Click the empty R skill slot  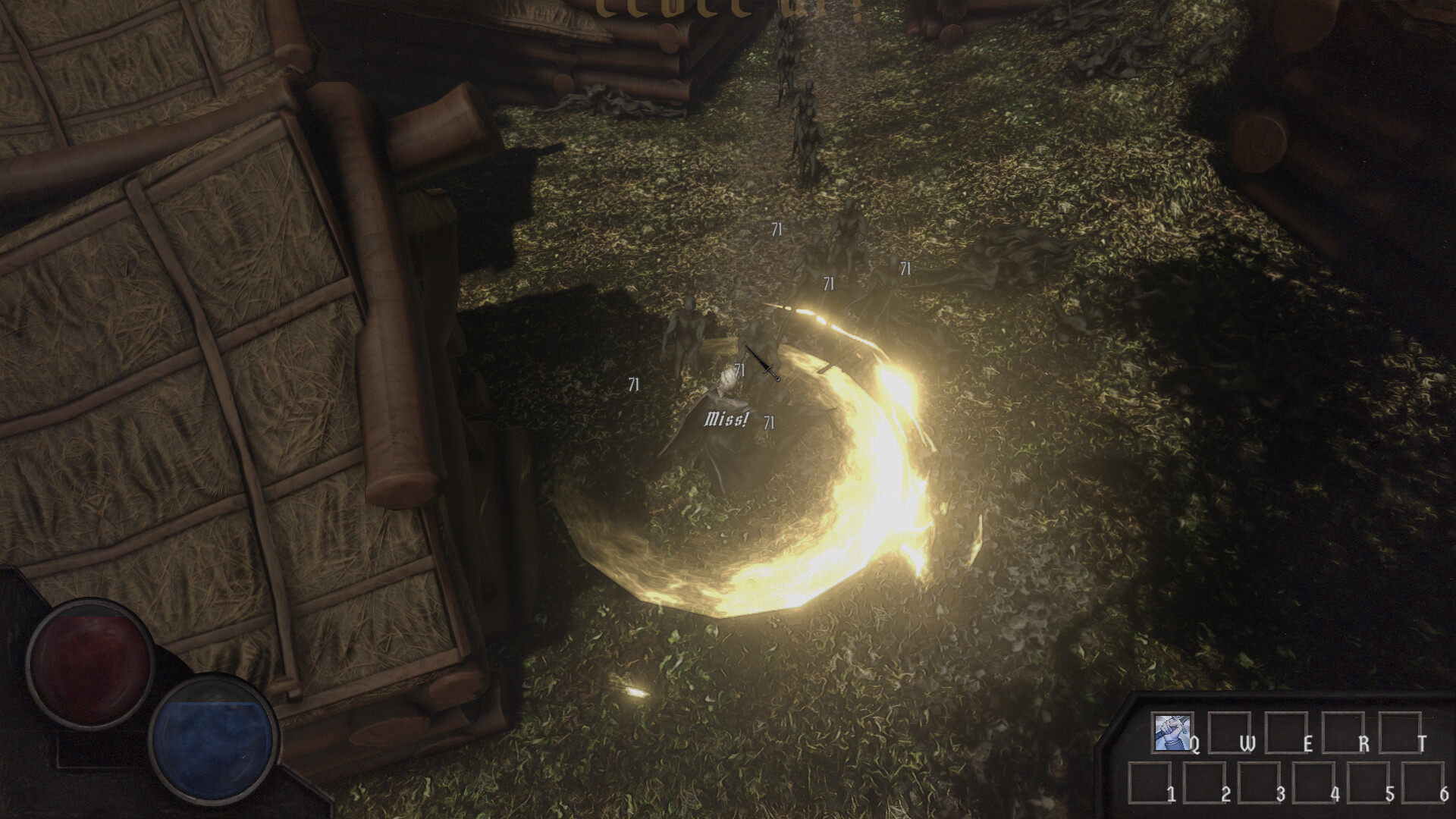click(1344, 732)
